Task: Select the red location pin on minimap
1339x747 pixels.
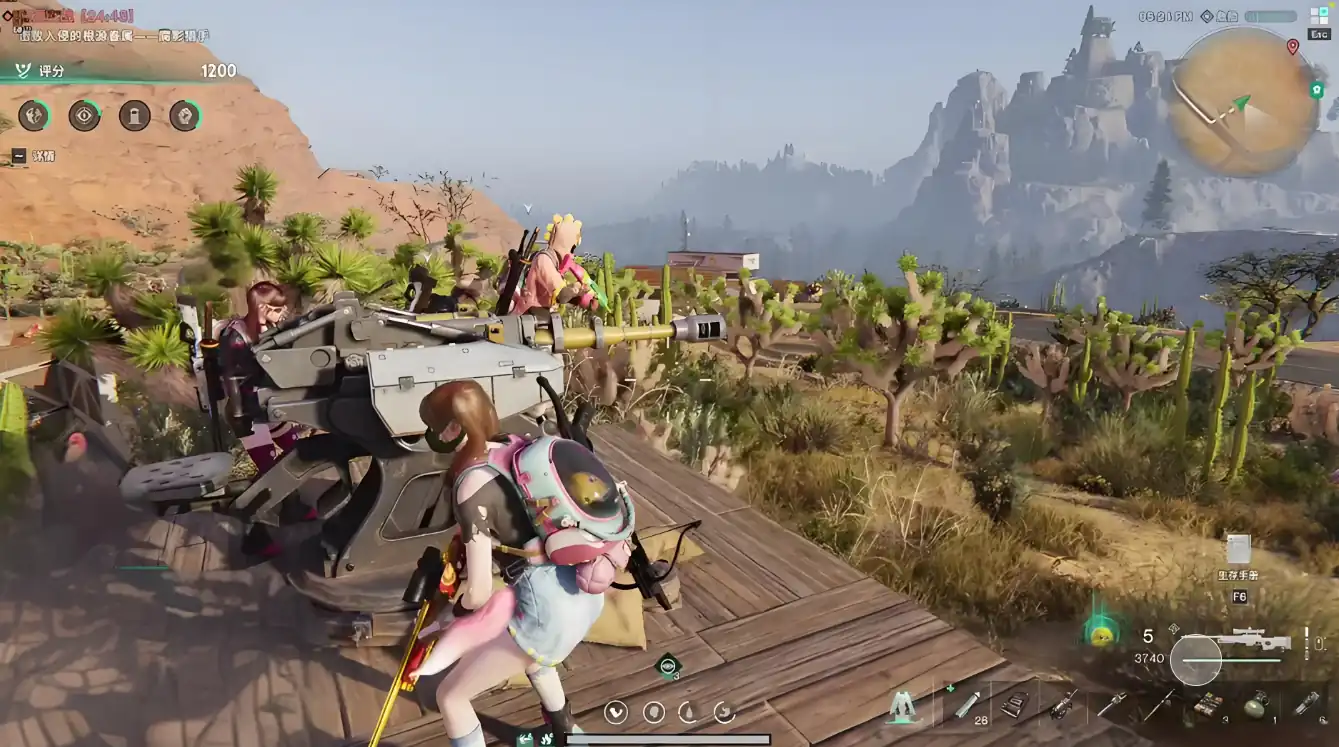Action: coord(1292,47)
